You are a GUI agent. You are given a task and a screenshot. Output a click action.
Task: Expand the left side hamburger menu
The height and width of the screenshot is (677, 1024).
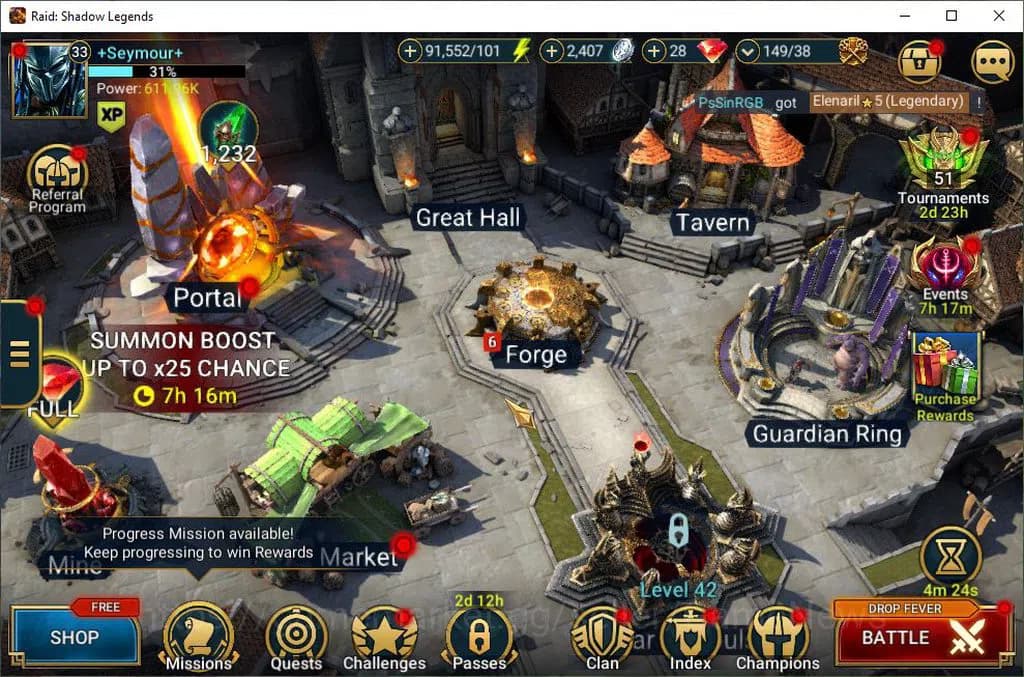[x=20, y=352]
